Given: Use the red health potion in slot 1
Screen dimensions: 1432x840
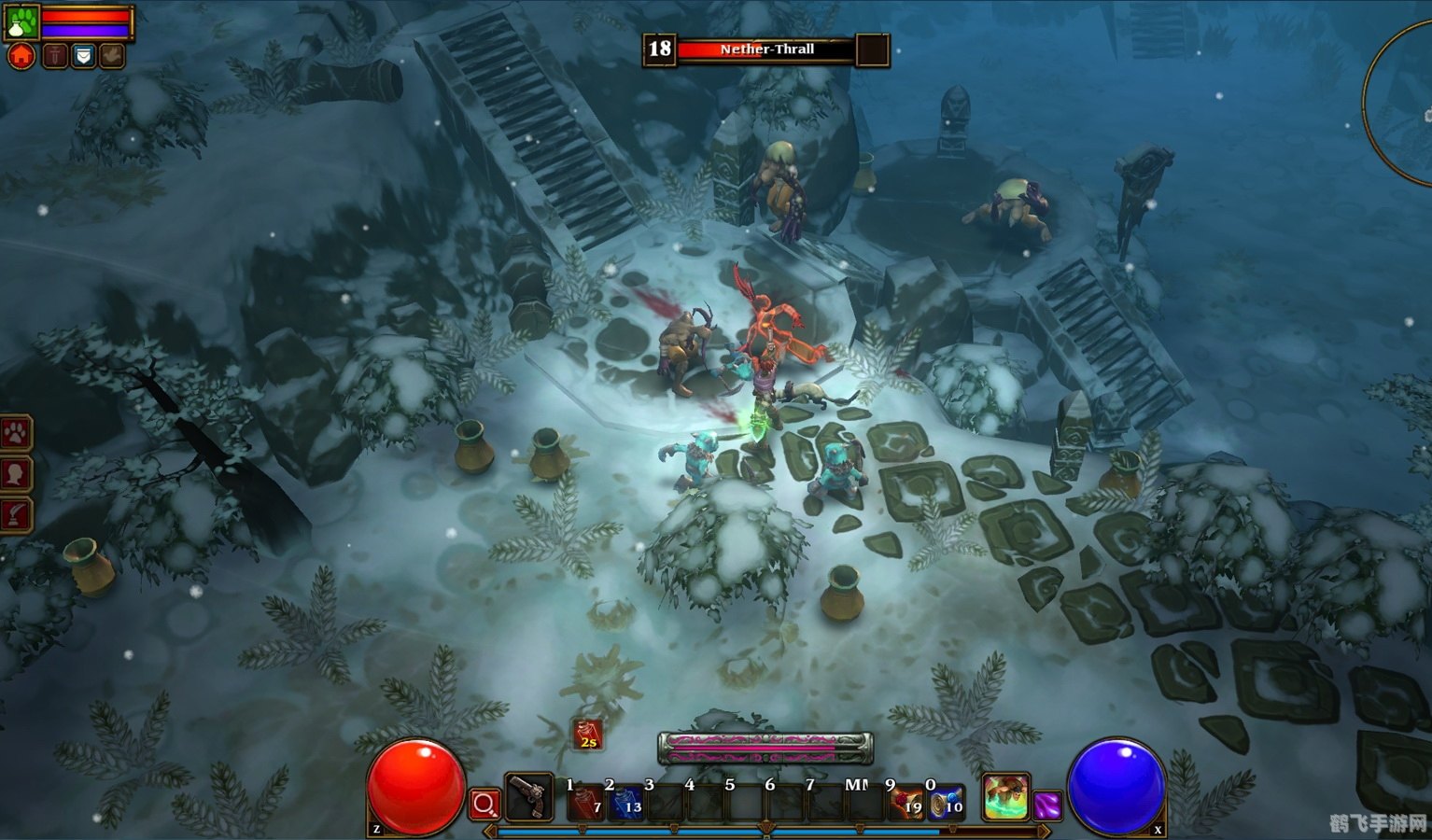Looking at the screenshot, I should 585,803.
